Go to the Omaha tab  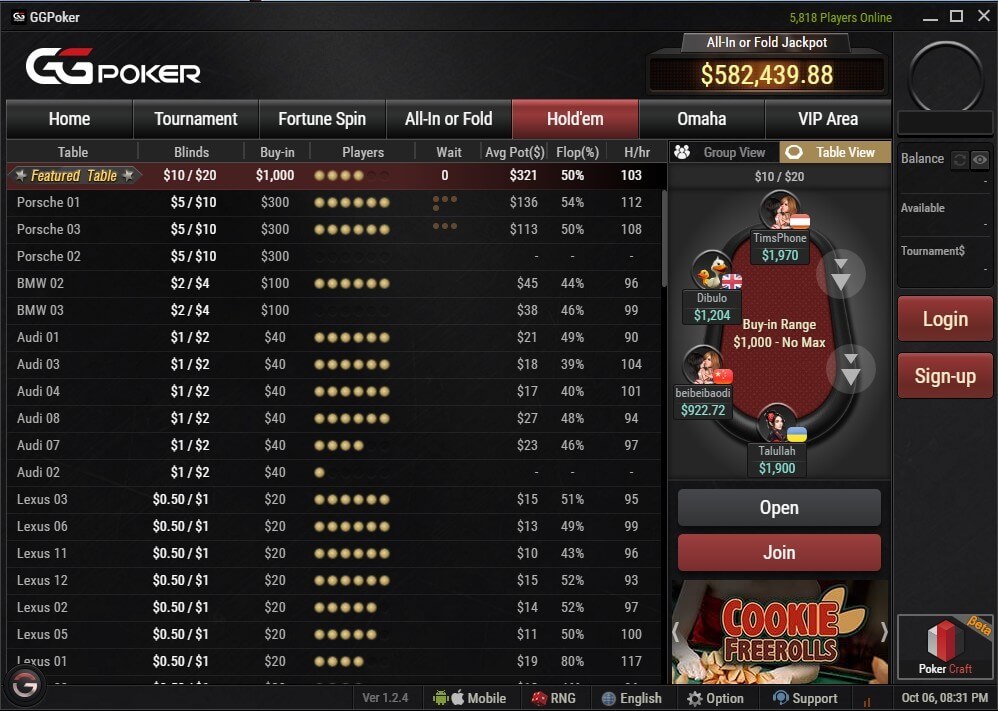(701, 119)
